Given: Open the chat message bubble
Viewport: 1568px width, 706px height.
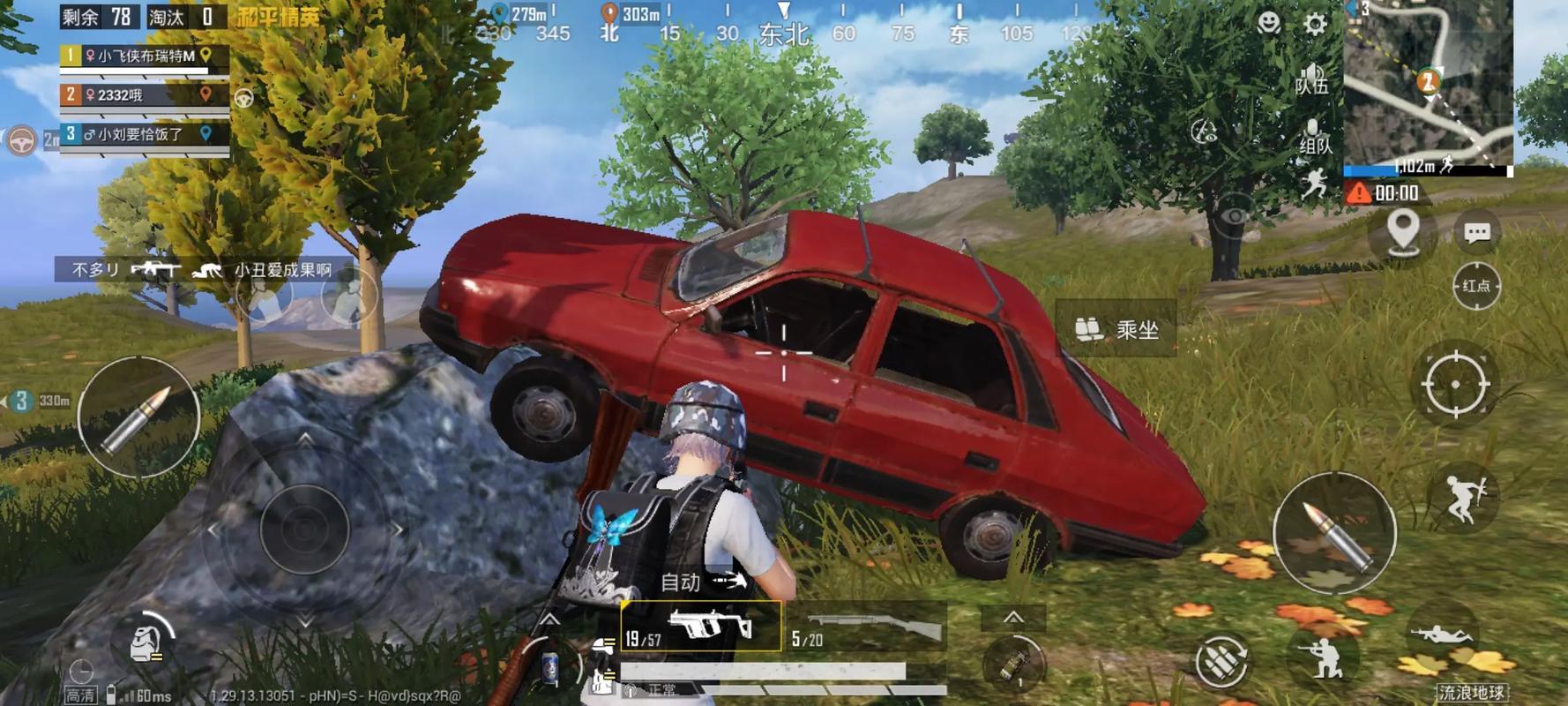Looking at the screenshot, I should [1477, 232].
